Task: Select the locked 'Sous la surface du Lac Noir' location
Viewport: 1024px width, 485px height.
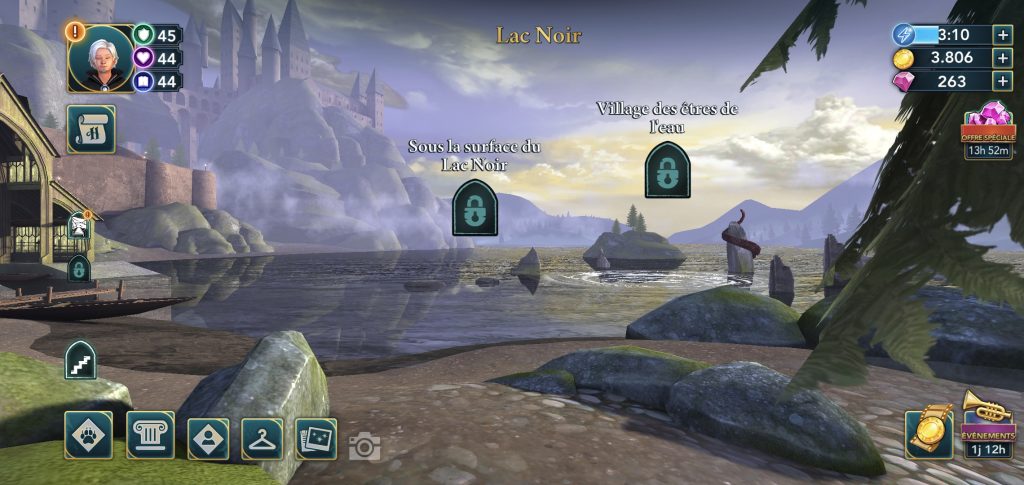Action: coord(475,208)
